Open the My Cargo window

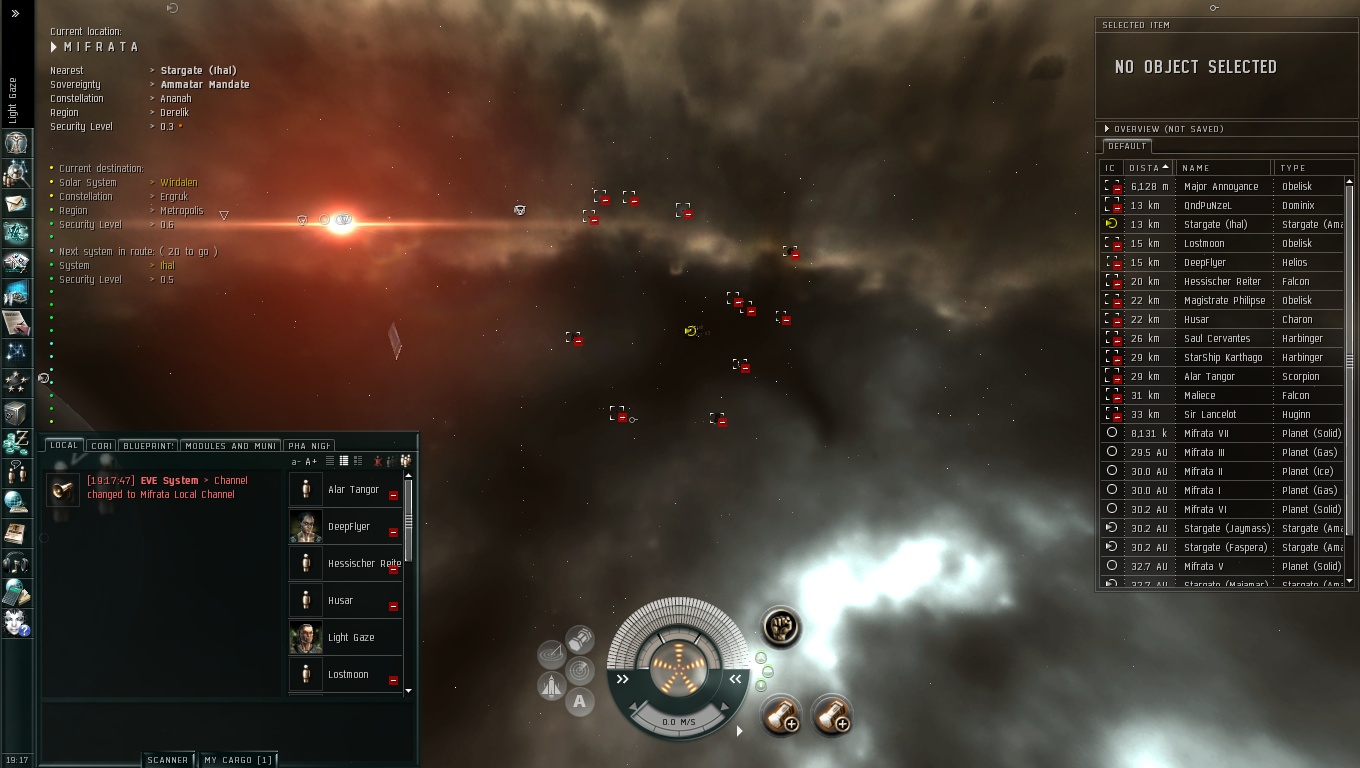237,760
